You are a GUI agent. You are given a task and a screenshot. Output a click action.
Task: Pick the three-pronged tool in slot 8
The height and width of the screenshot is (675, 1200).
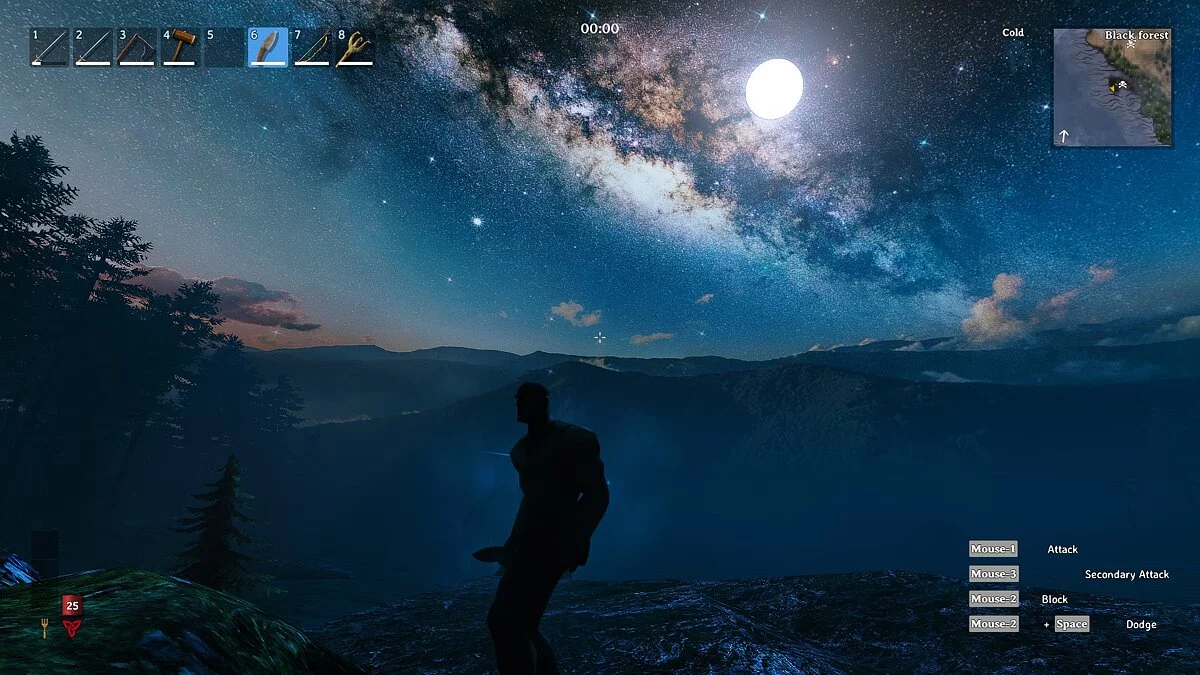(355, 47)
